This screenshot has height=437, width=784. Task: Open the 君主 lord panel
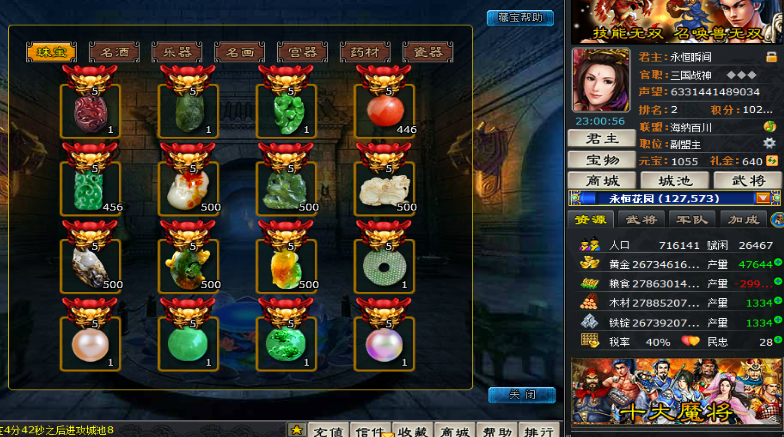click(600, 139)
